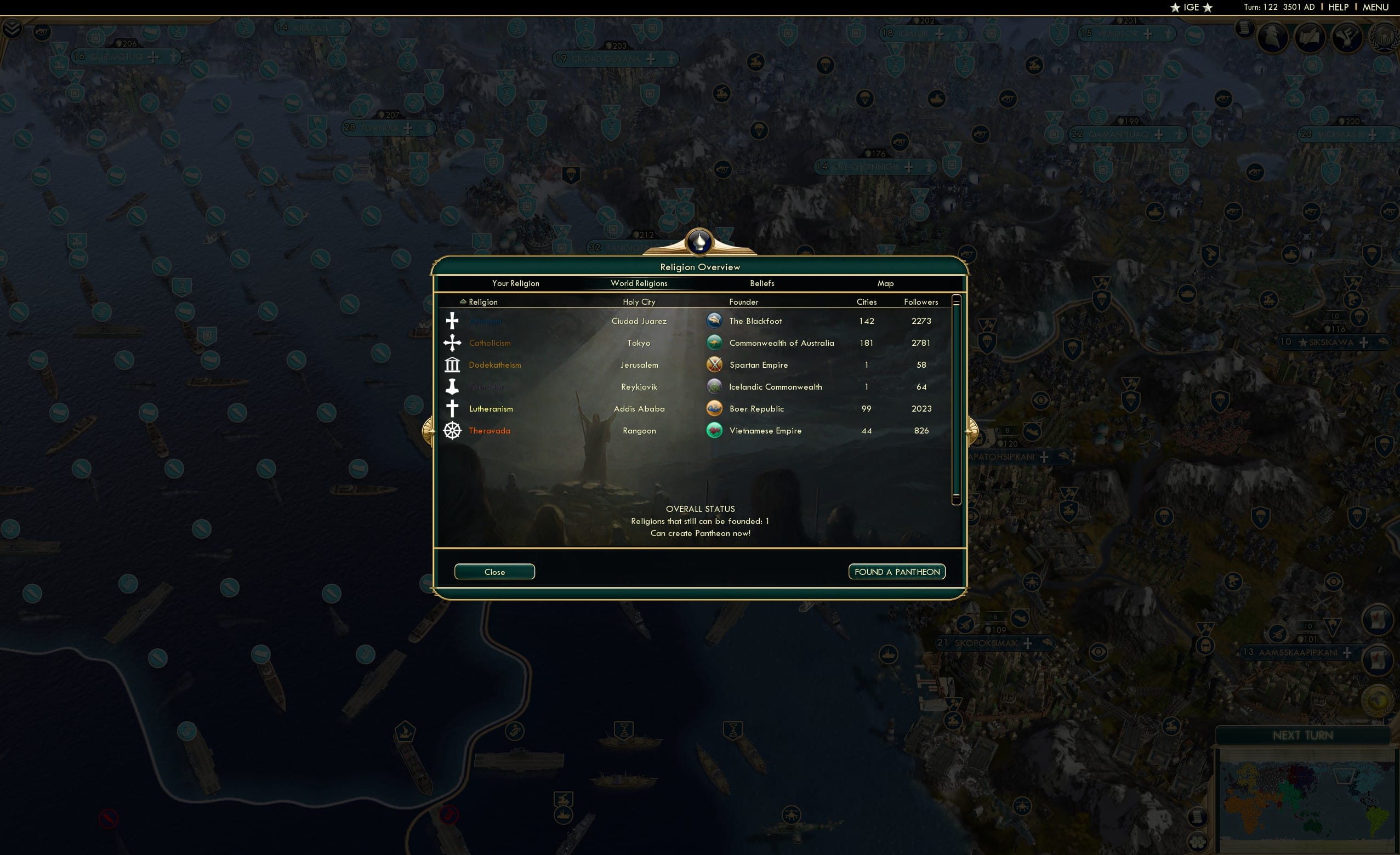Click the Spartan Empire founder emblem
This screenshot has height=855, width=1400.
[715, 364]
